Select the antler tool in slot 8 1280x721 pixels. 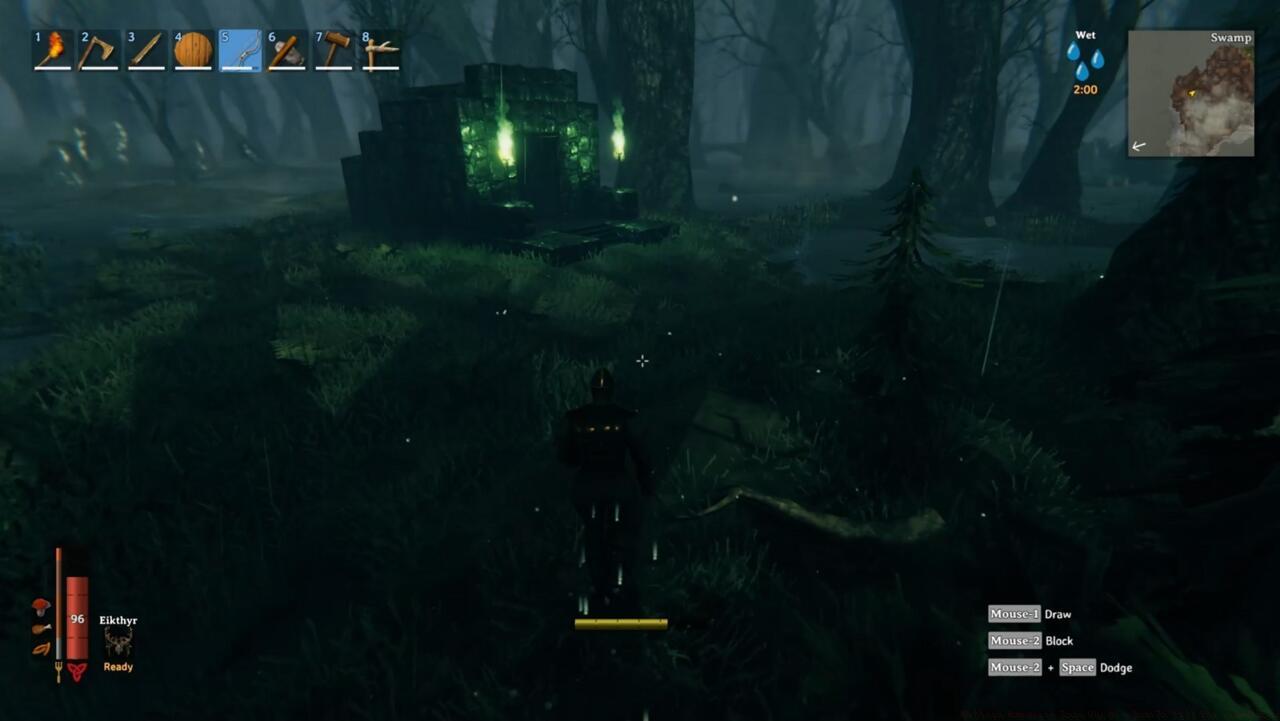383,50
